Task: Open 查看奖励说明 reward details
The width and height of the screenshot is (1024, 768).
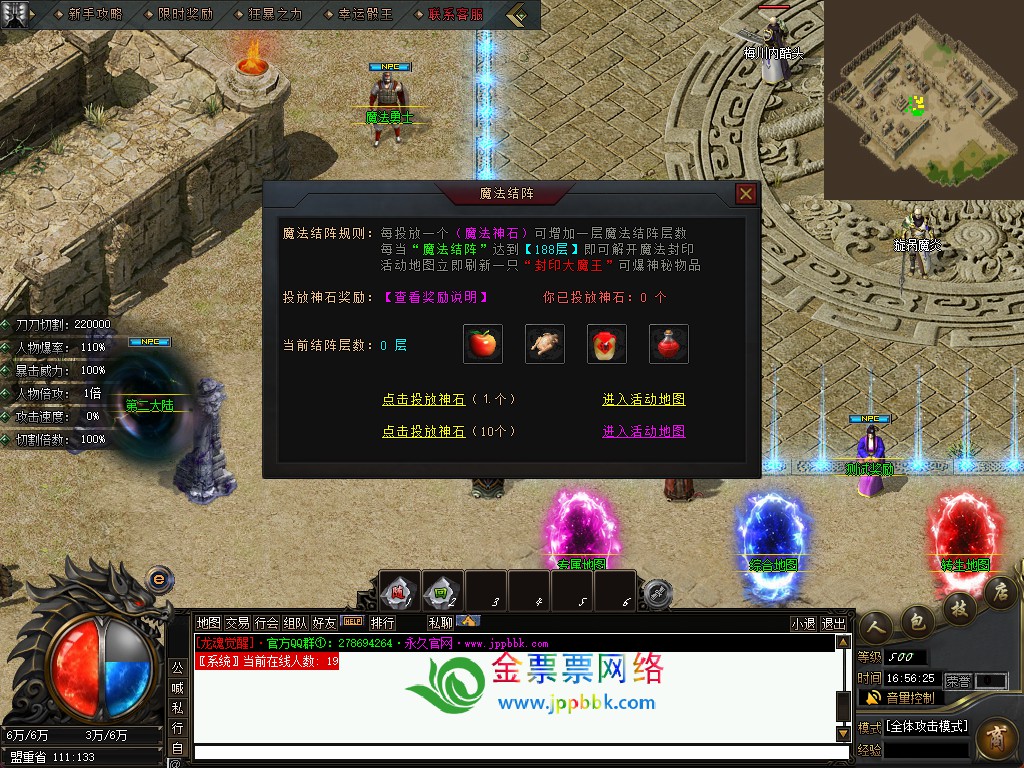Action: pos(436,297)
